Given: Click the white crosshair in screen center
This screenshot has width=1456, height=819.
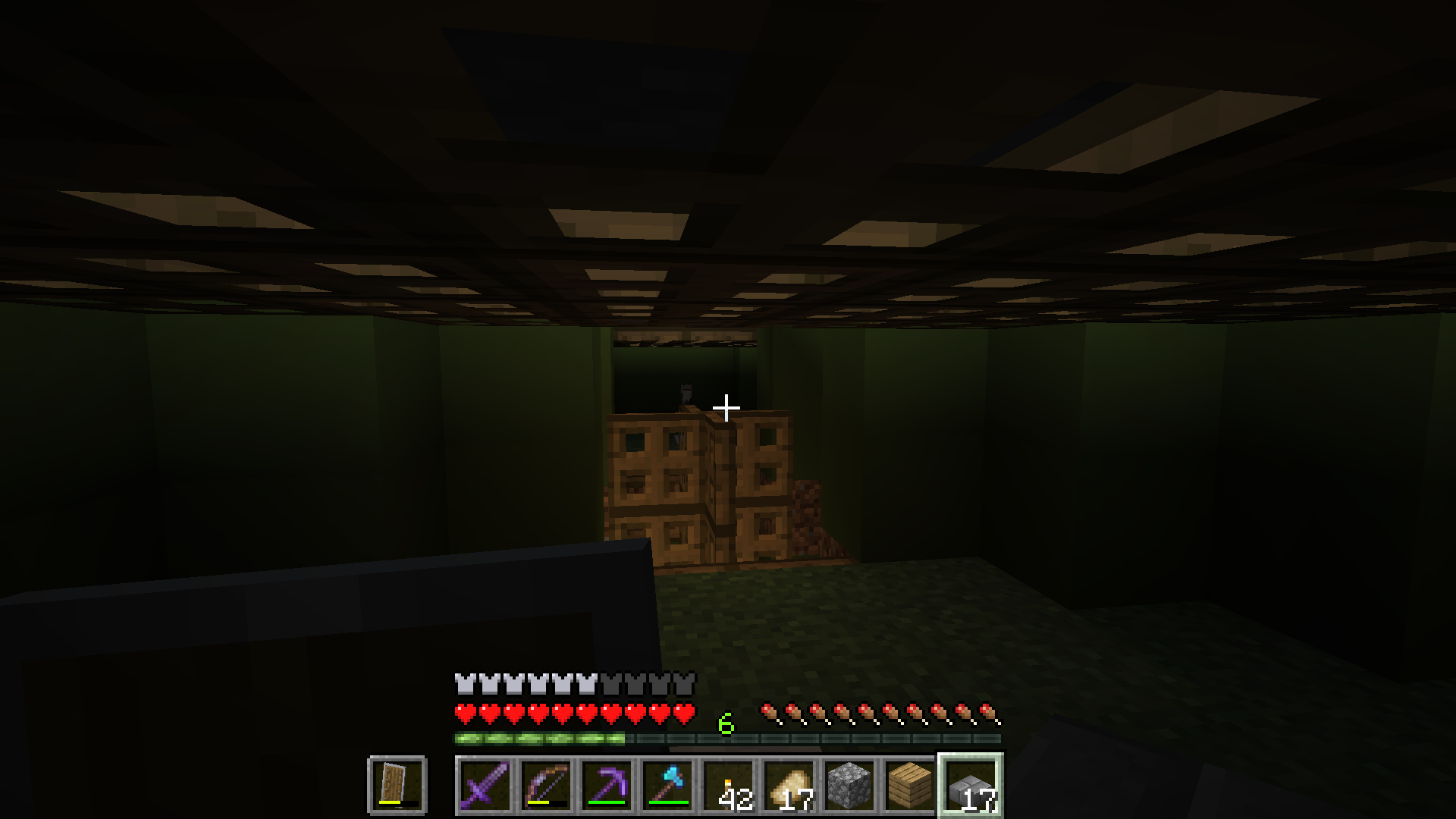Looking at the screenshot, I should pyautogui.click(x=726, y=407).
